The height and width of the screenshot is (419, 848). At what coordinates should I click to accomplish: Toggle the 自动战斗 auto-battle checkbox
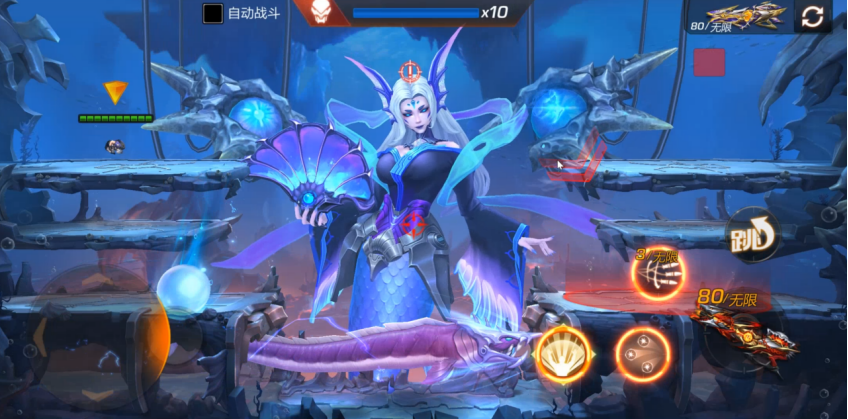tap(213, 13)
